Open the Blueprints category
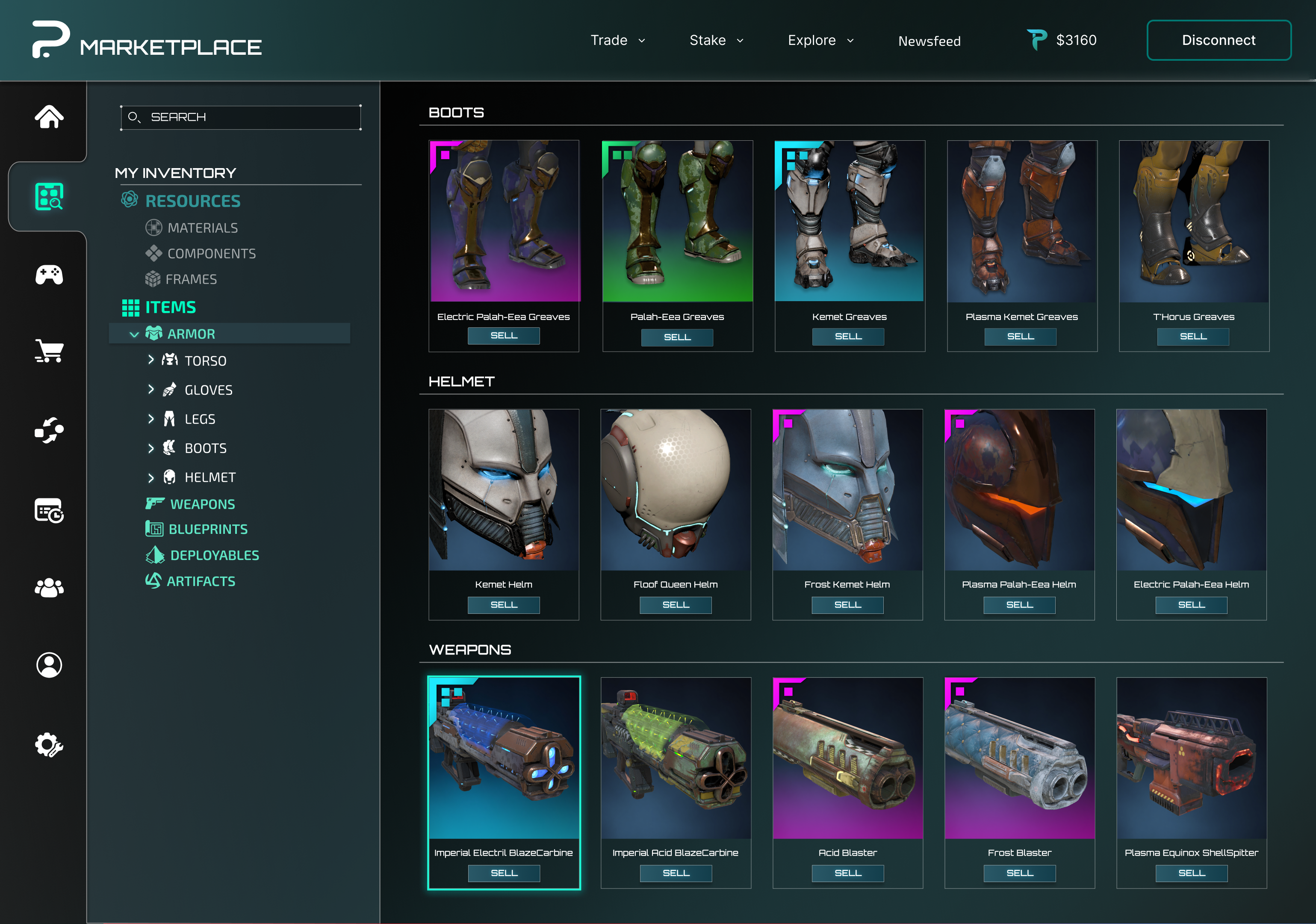The width and height of the screenshot is (1316, 924). tap(207, 529)
